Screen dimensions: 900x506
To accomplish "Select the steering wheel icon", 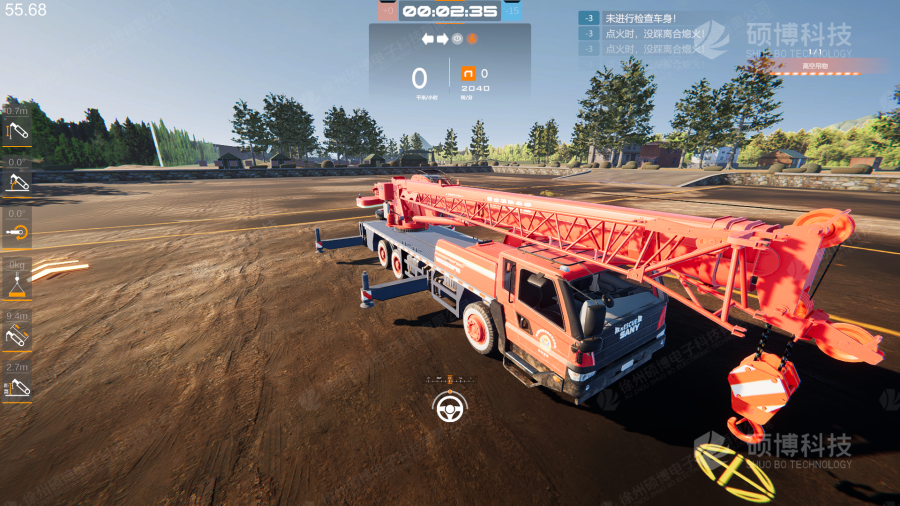I will point(449,407).
